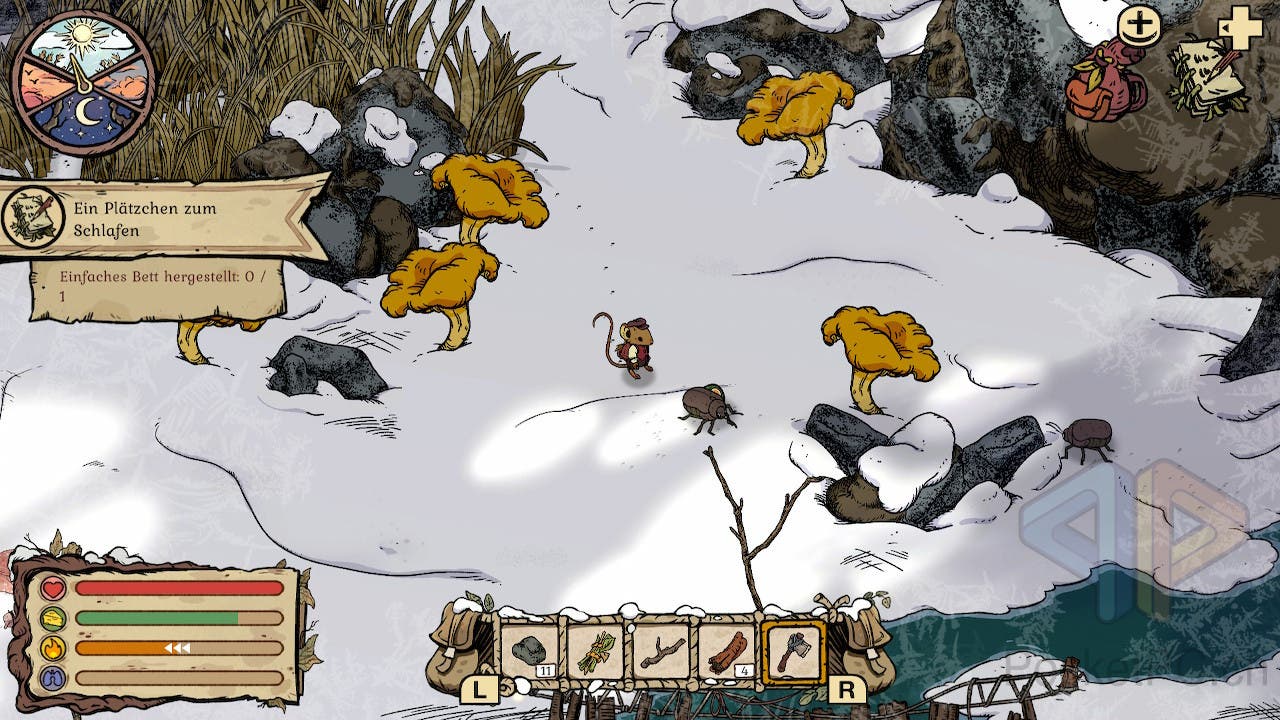Select the stone slot in hotbar
The height and width of the screenshot is (720, 1280).
[x=530, y=652]
